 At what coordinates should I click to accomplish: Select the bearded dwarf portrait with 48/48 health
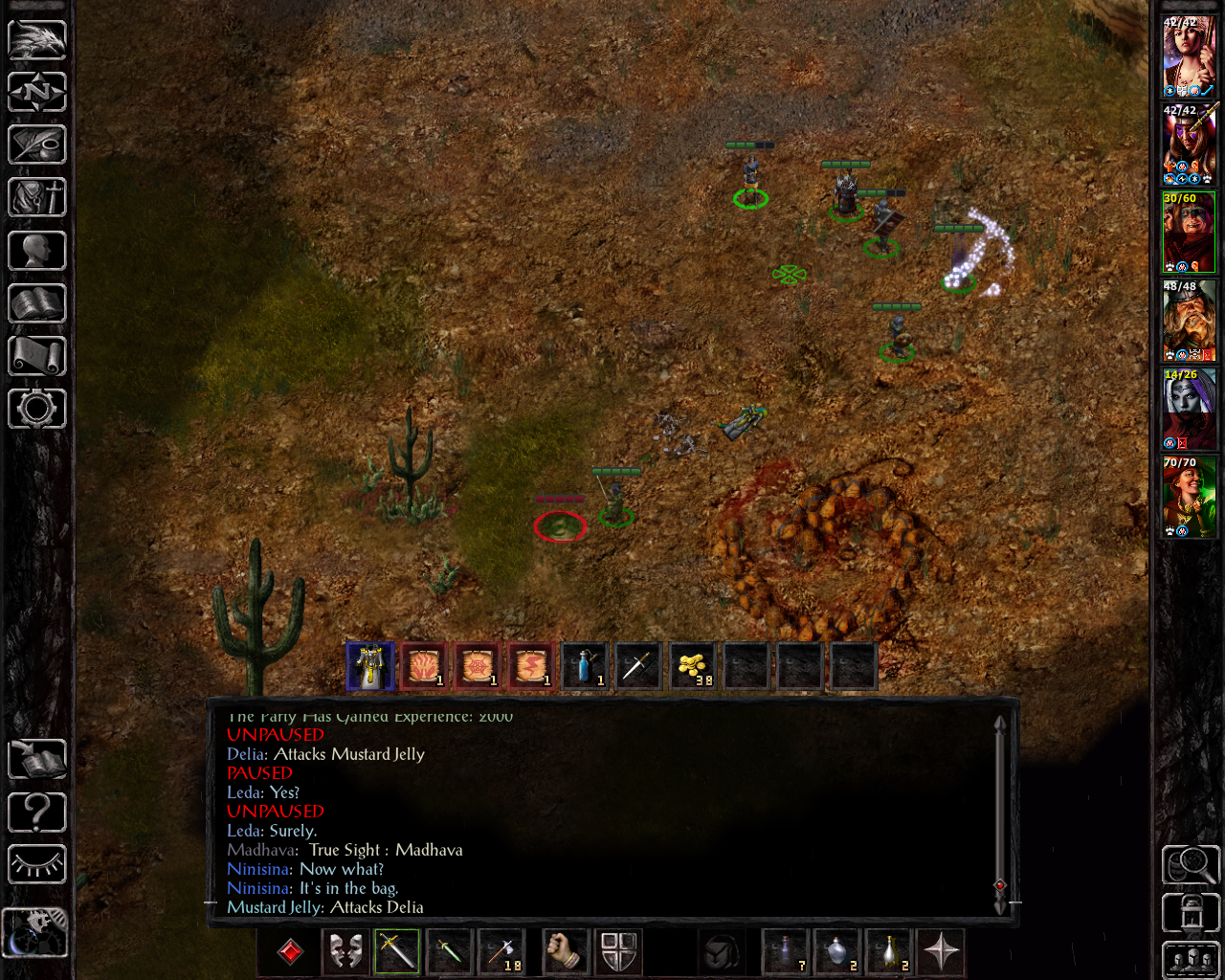click(1189, 321)
